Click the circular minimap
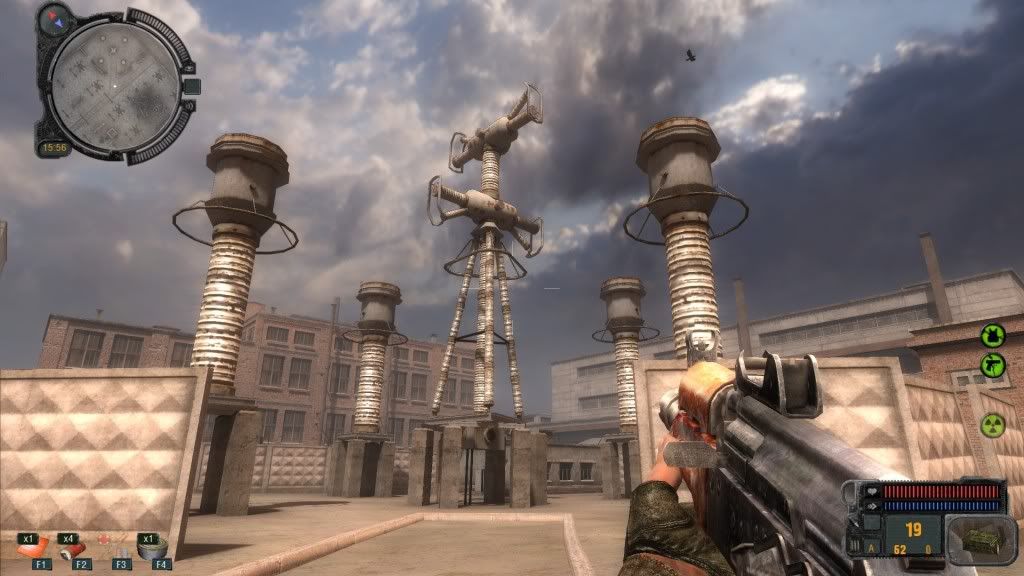This screenshot has width=1024, height=576. pyautogui.click(x=114, y=87)
